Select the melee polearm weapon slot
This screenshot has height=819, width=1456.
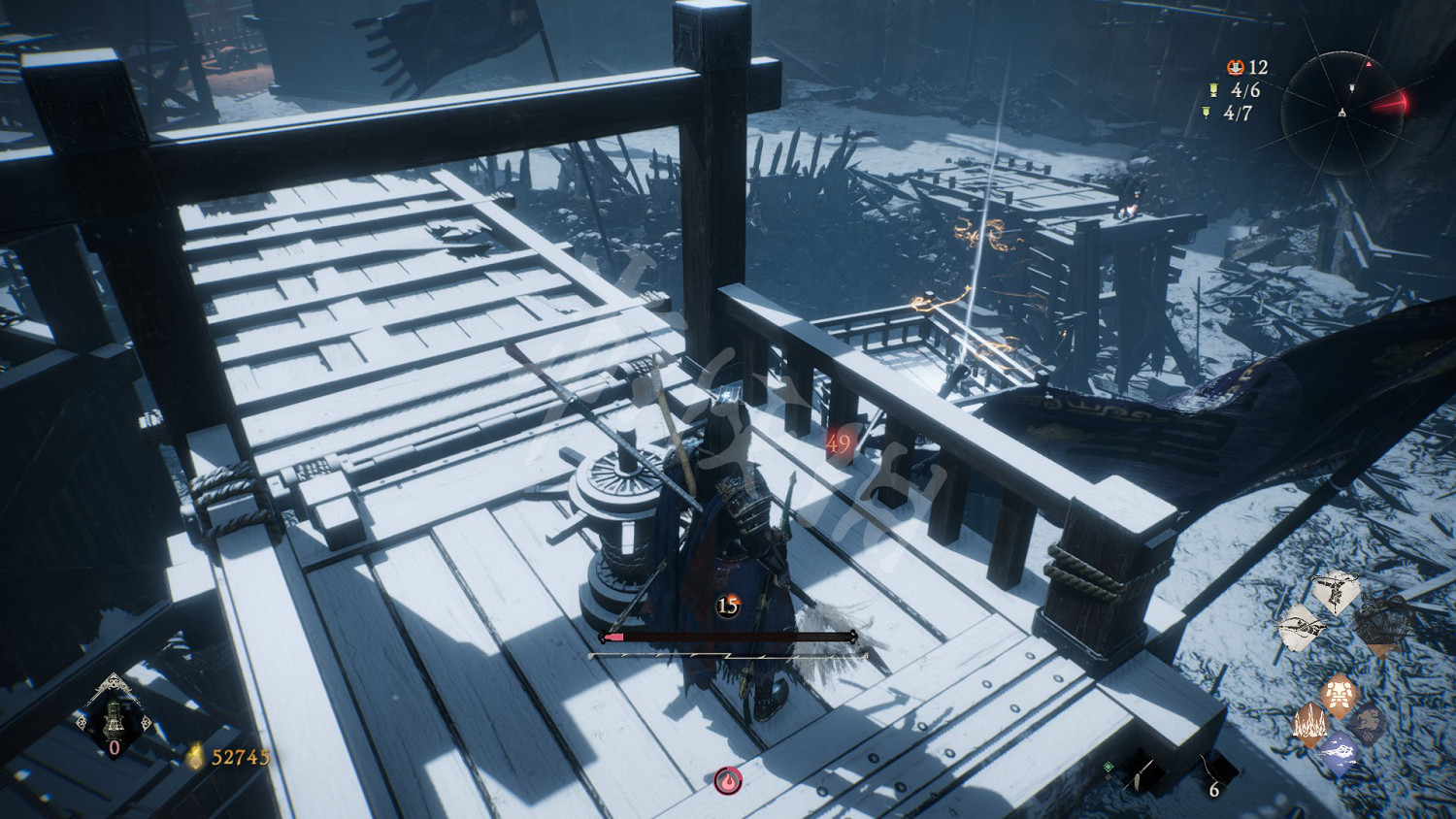coord(1142,774)
